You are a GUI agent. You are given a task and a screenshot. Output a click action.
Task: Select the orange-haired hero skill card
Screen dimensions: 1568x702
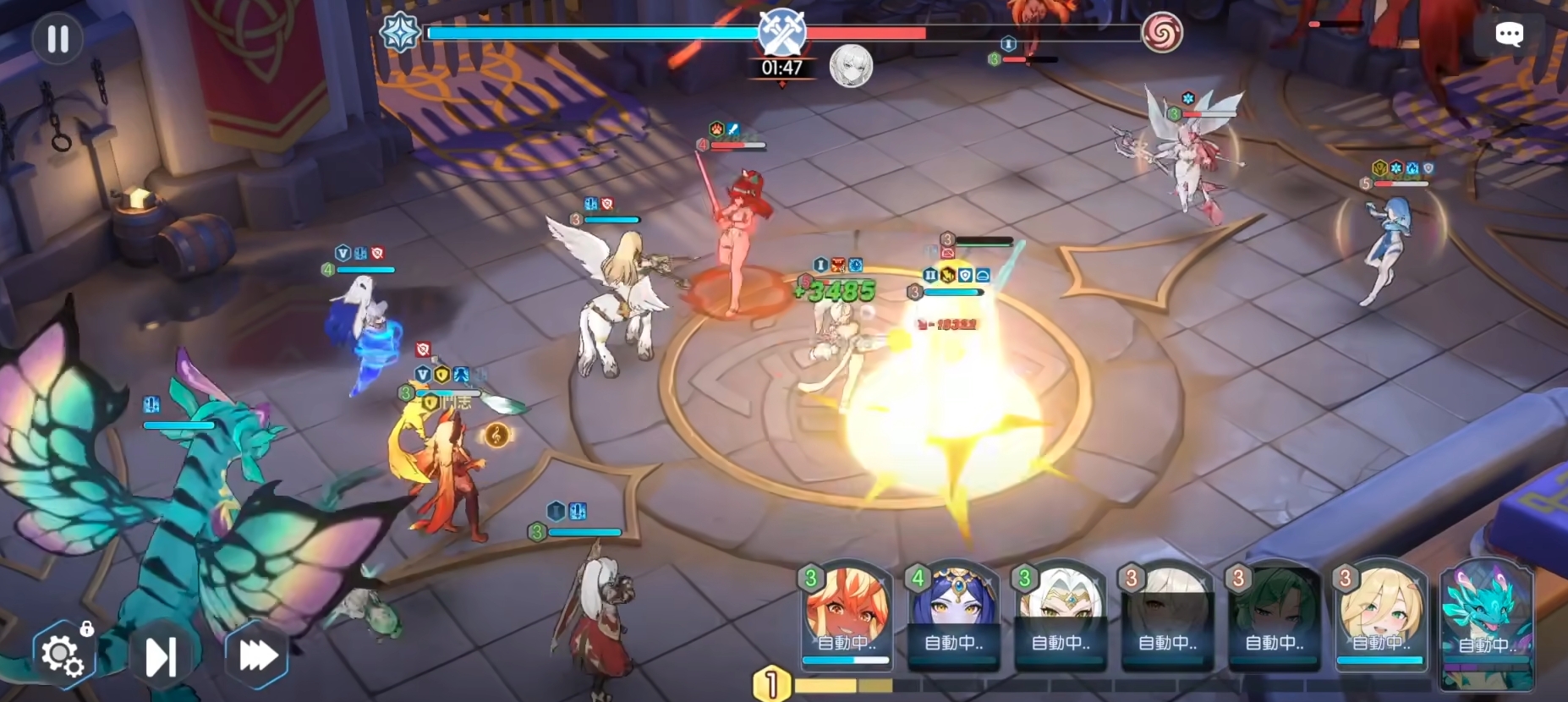847,615
